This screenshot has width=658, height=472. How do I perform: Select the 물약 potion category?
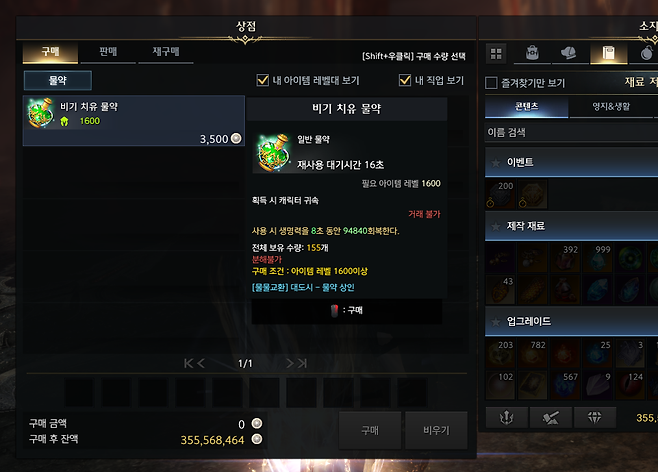[58, 80]
